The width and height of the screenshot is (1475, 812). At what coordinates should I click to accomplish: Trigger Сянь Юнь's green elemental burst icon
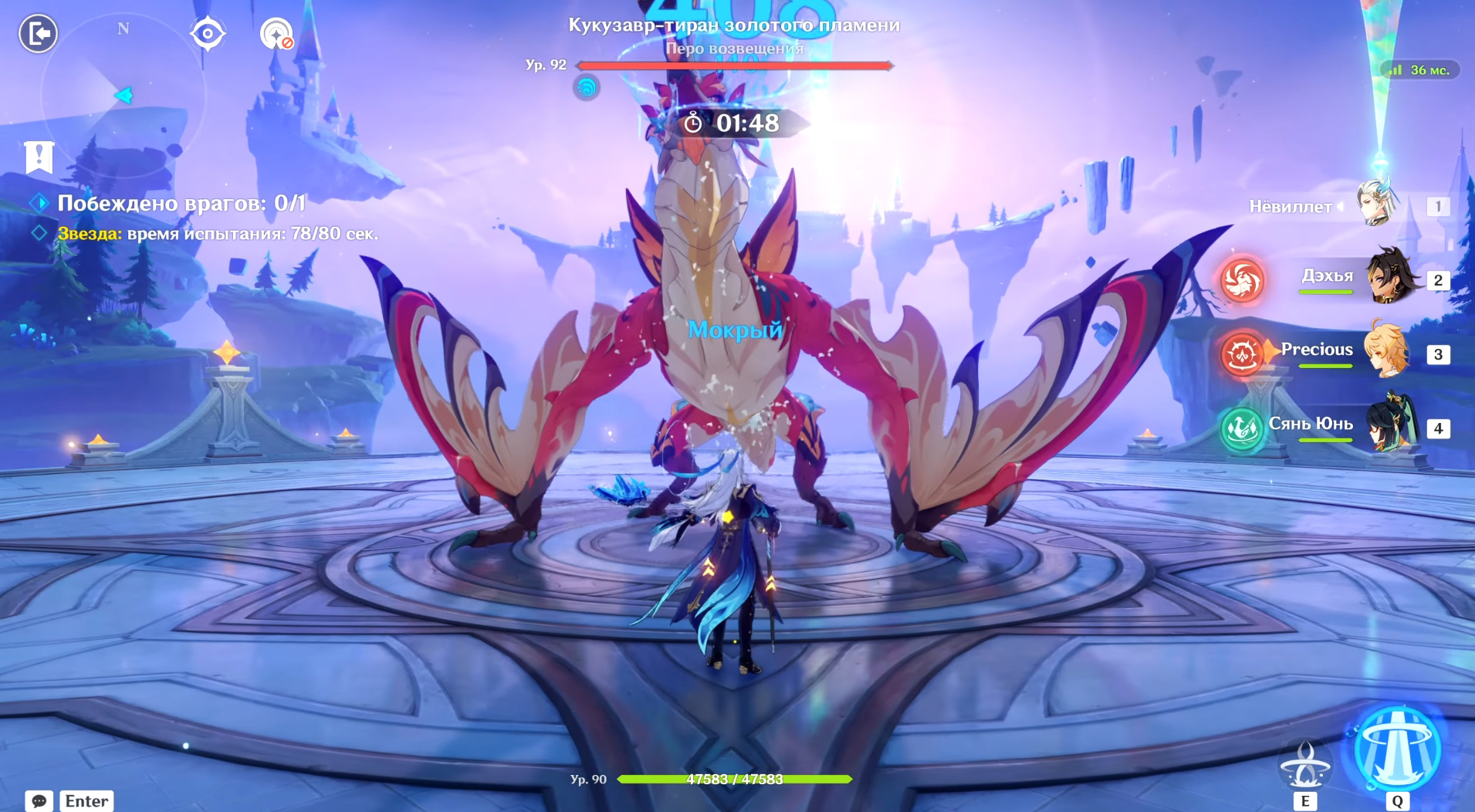[1241, 428]
